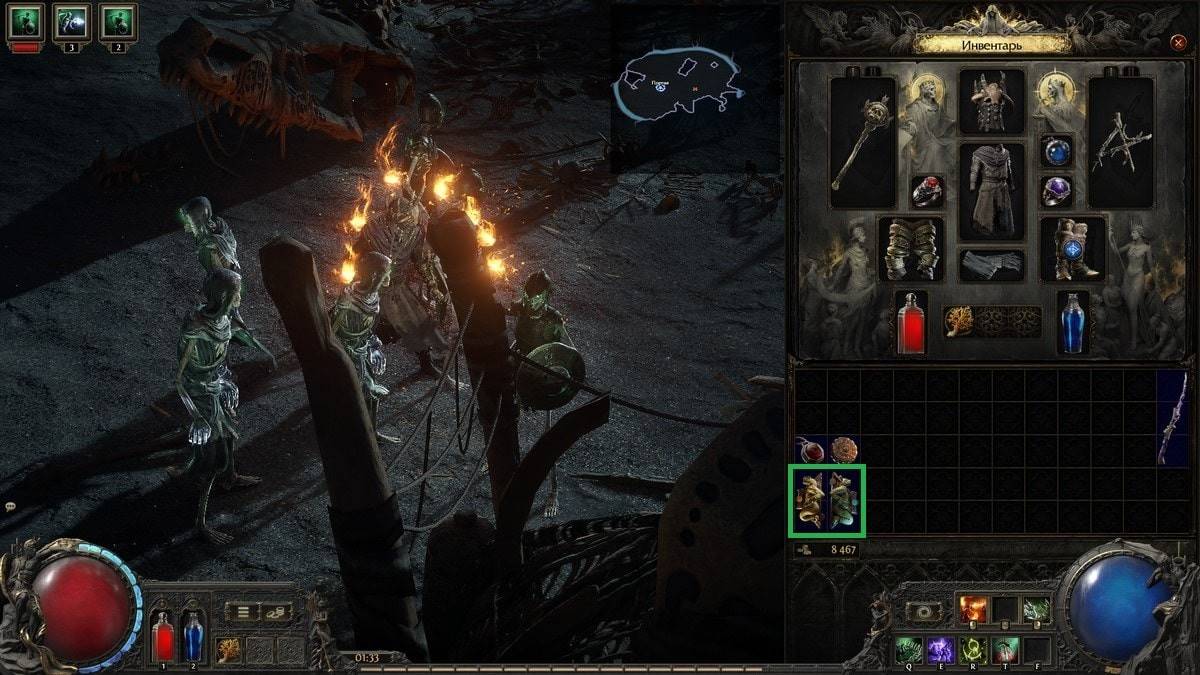Screen dimensions: 1200x675
Task: Select the equipped gloves
Action: pos(911,249)
